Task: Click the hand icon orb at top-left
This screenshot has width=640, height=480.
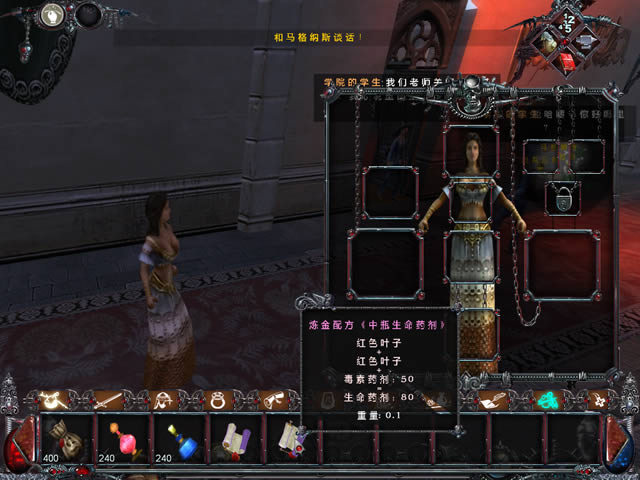Action: point(51,15)
